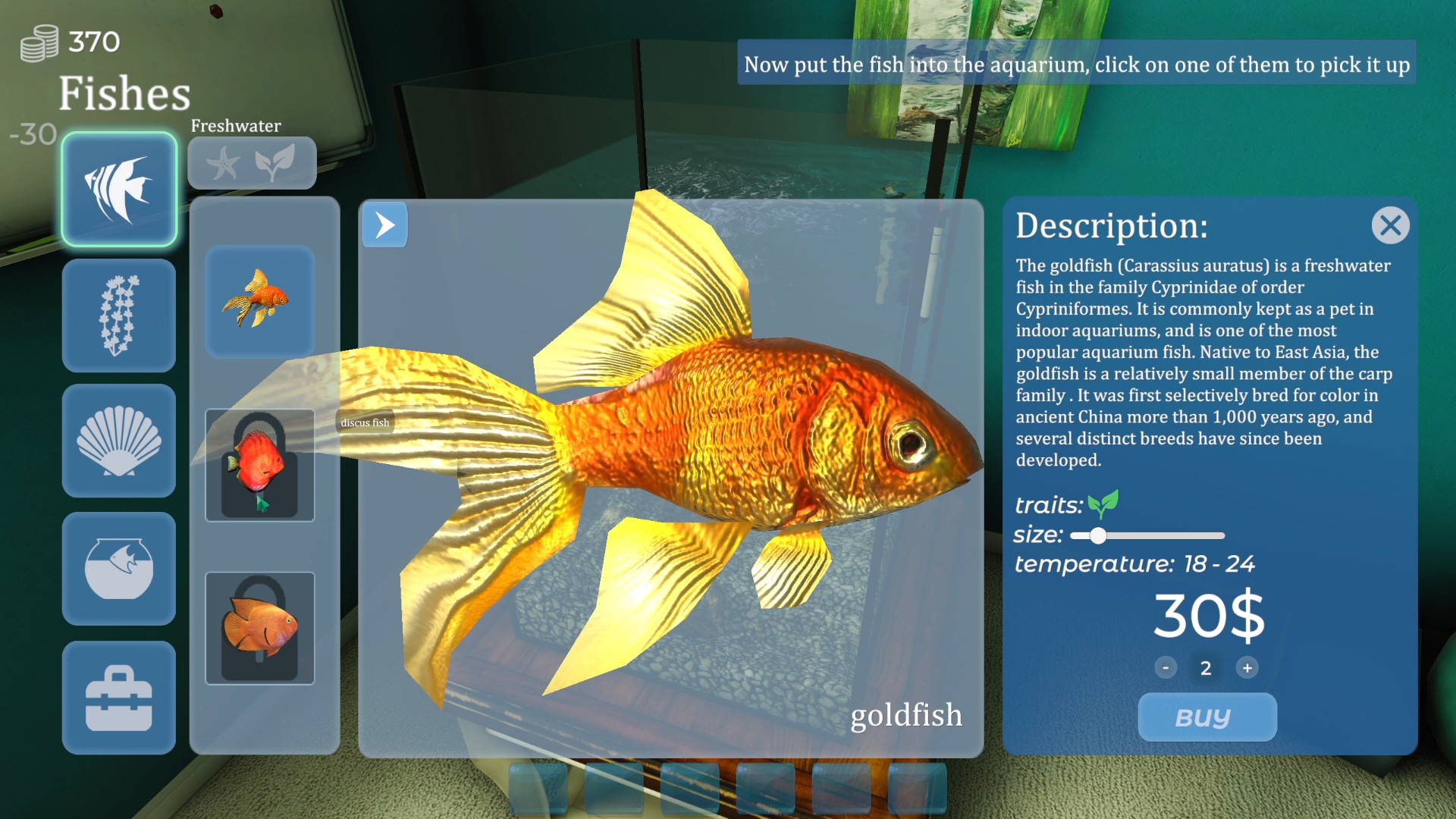This screenshot has height=819, width=1456.
Task: Select the shell decorations category icon
Action: point(119,442)
